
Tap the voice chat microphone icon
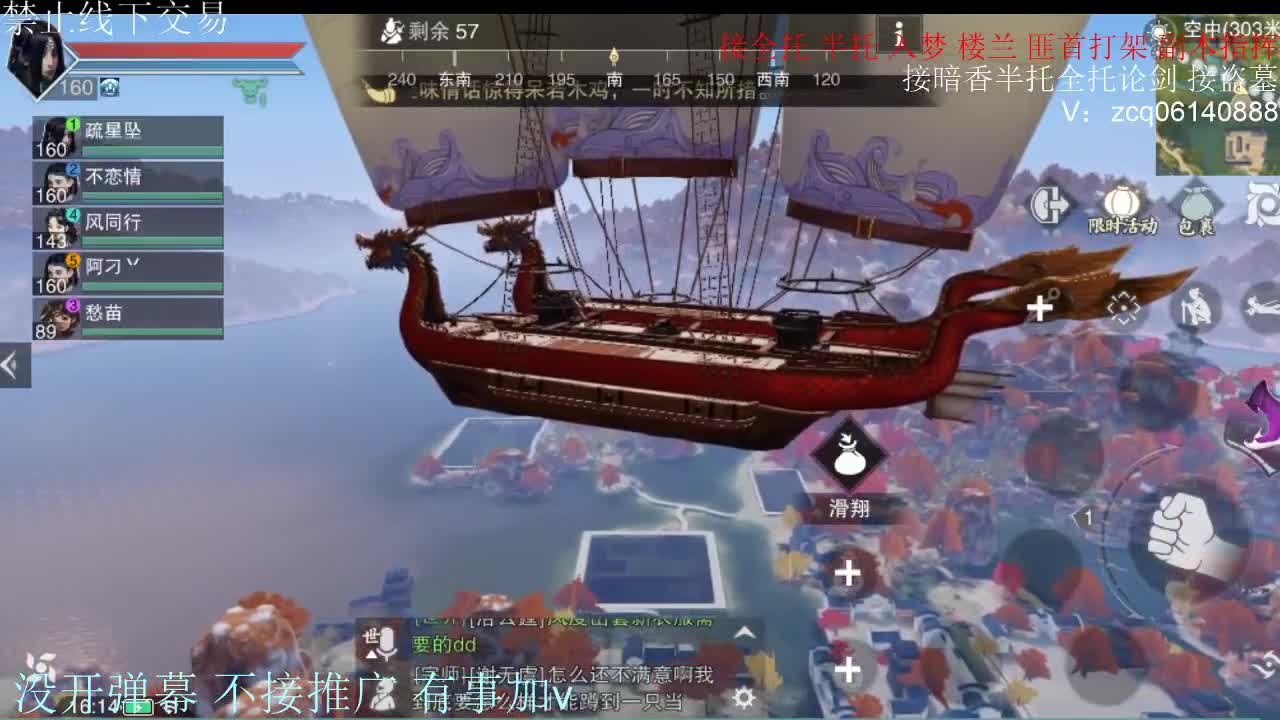click(x=386, y=641)
